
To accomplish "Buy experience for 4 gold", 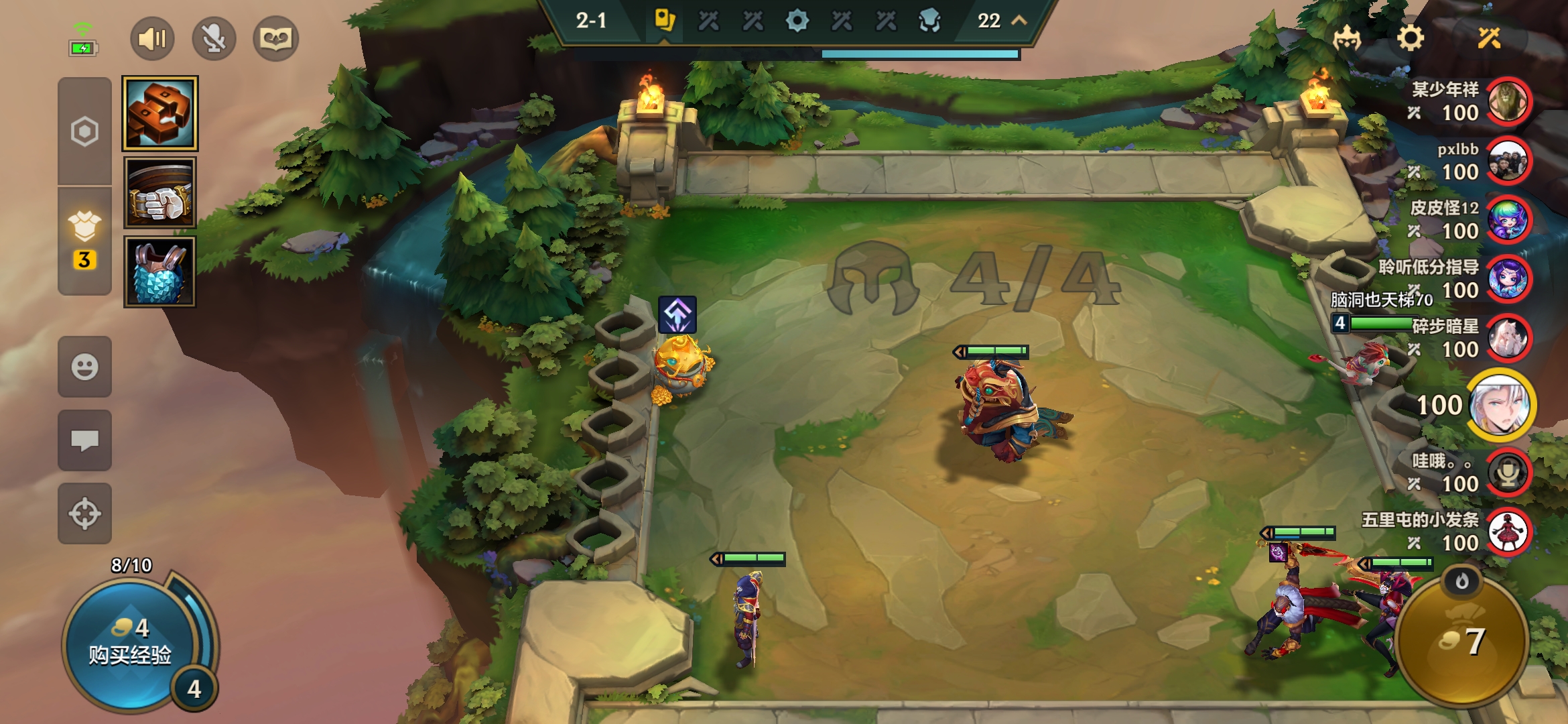I will (131, 644).
